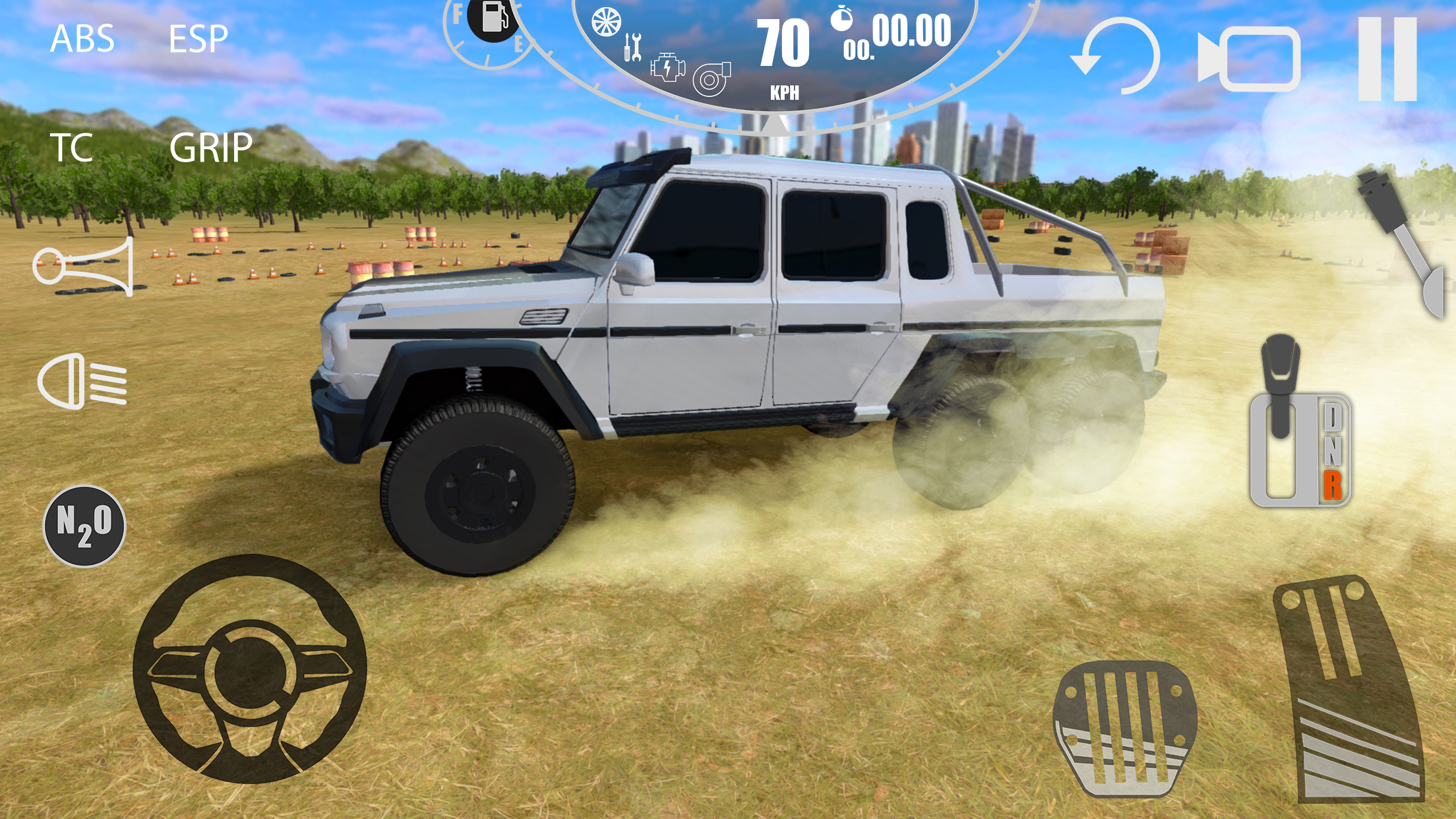Image resolution: width=1456 pixels, height=819 pixels.
Task: Tap the wheel icon on the dashboard
Action: (x=605, y=22)
